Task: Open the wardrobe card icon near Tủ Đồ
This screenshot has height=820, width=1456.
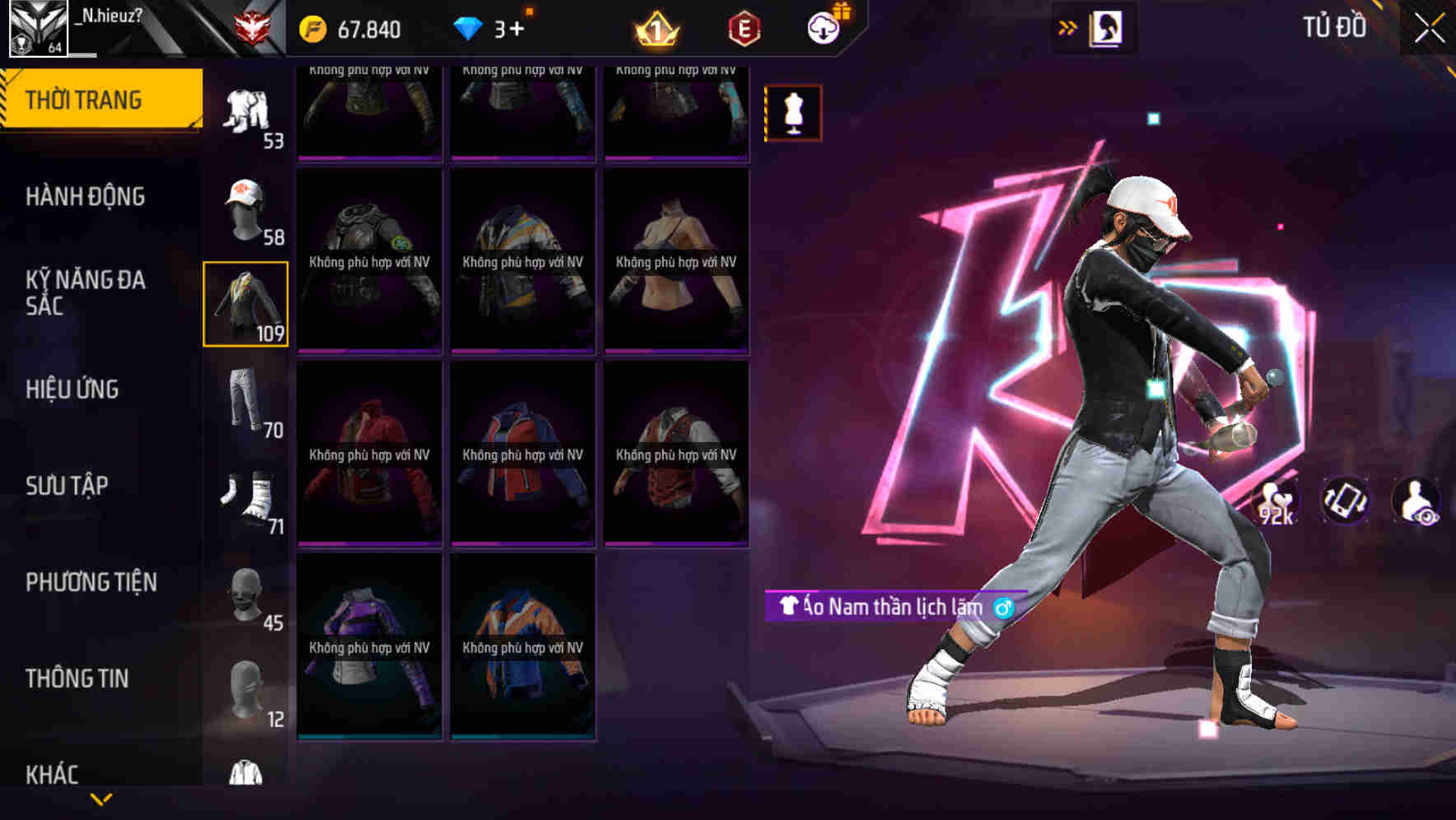Action: (1106, 27)
